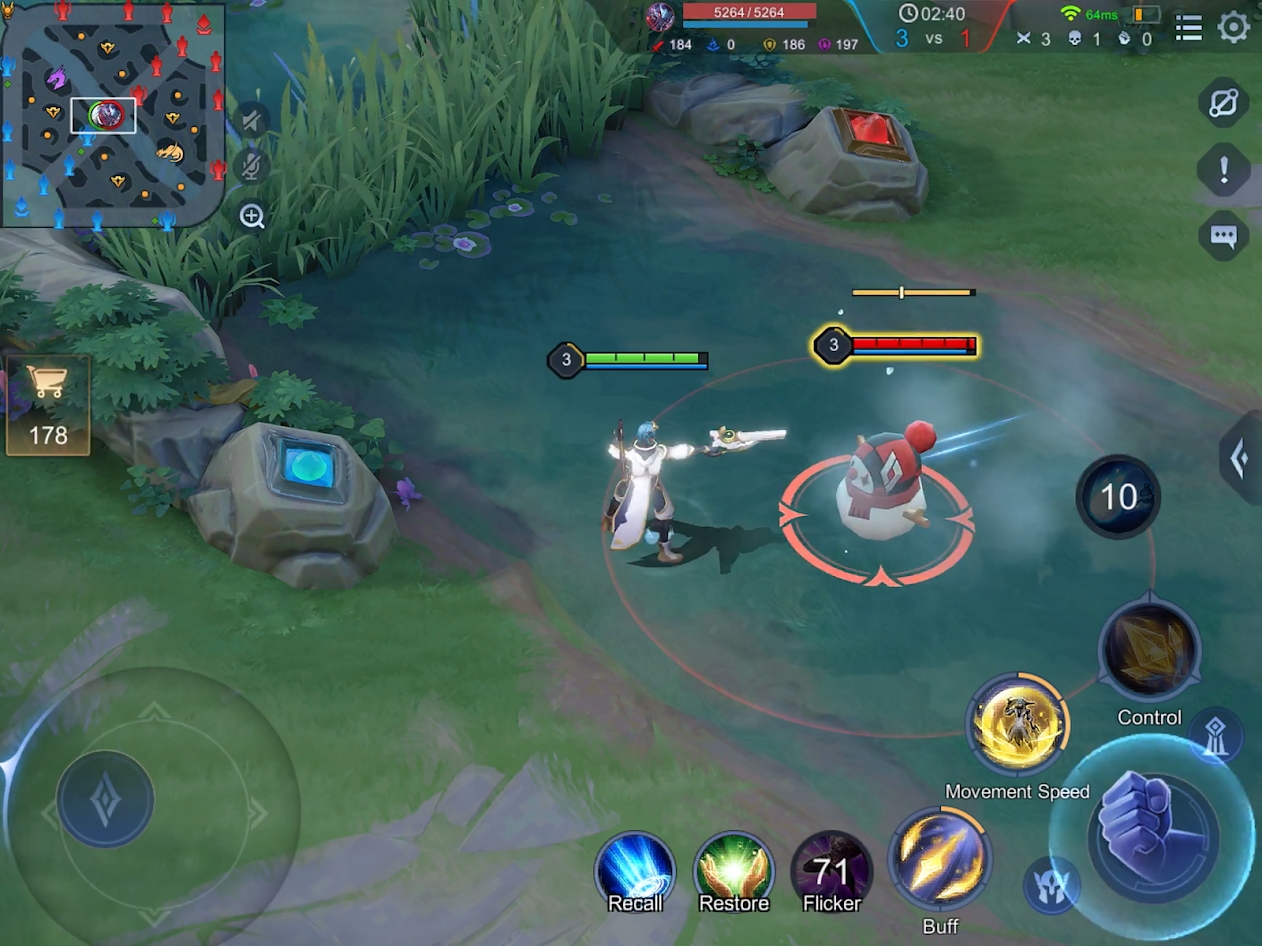Tap the Flicker spell on cooldown
This screenshot has width=1262, height=946.
831,872
